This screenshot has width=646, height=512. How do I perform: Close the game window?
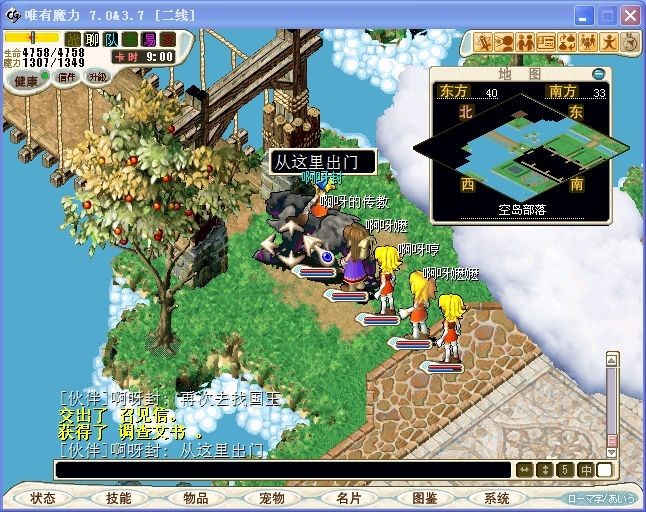[629, 15]
